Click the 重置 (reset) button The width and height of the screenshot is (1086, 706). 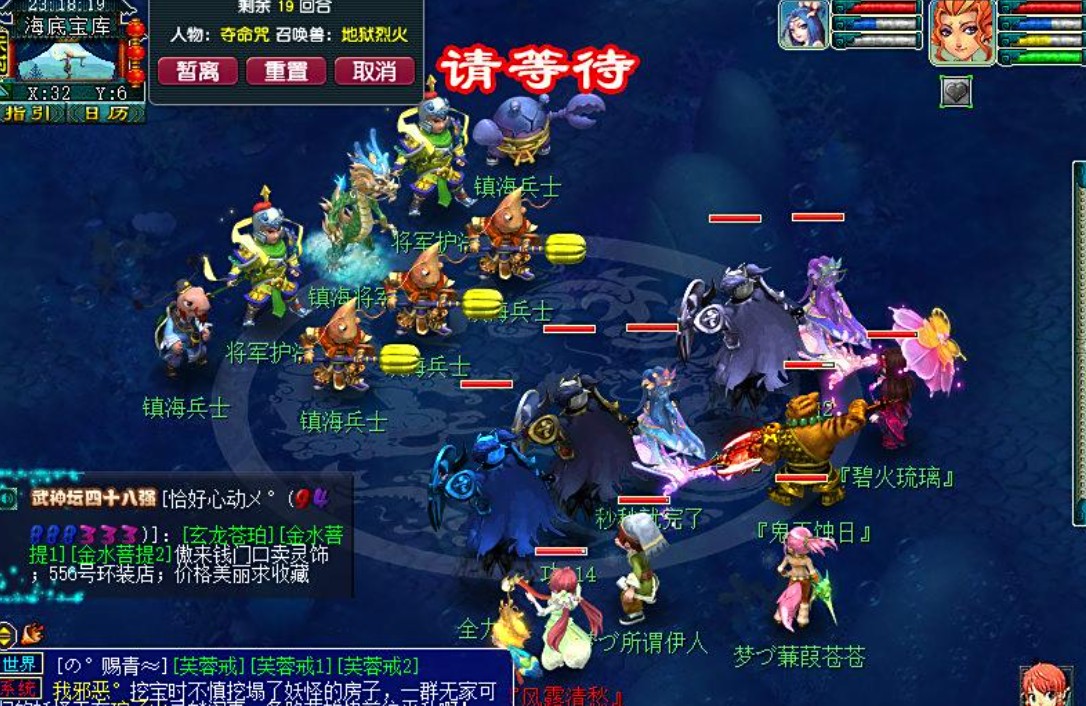(x=286, y=71)
